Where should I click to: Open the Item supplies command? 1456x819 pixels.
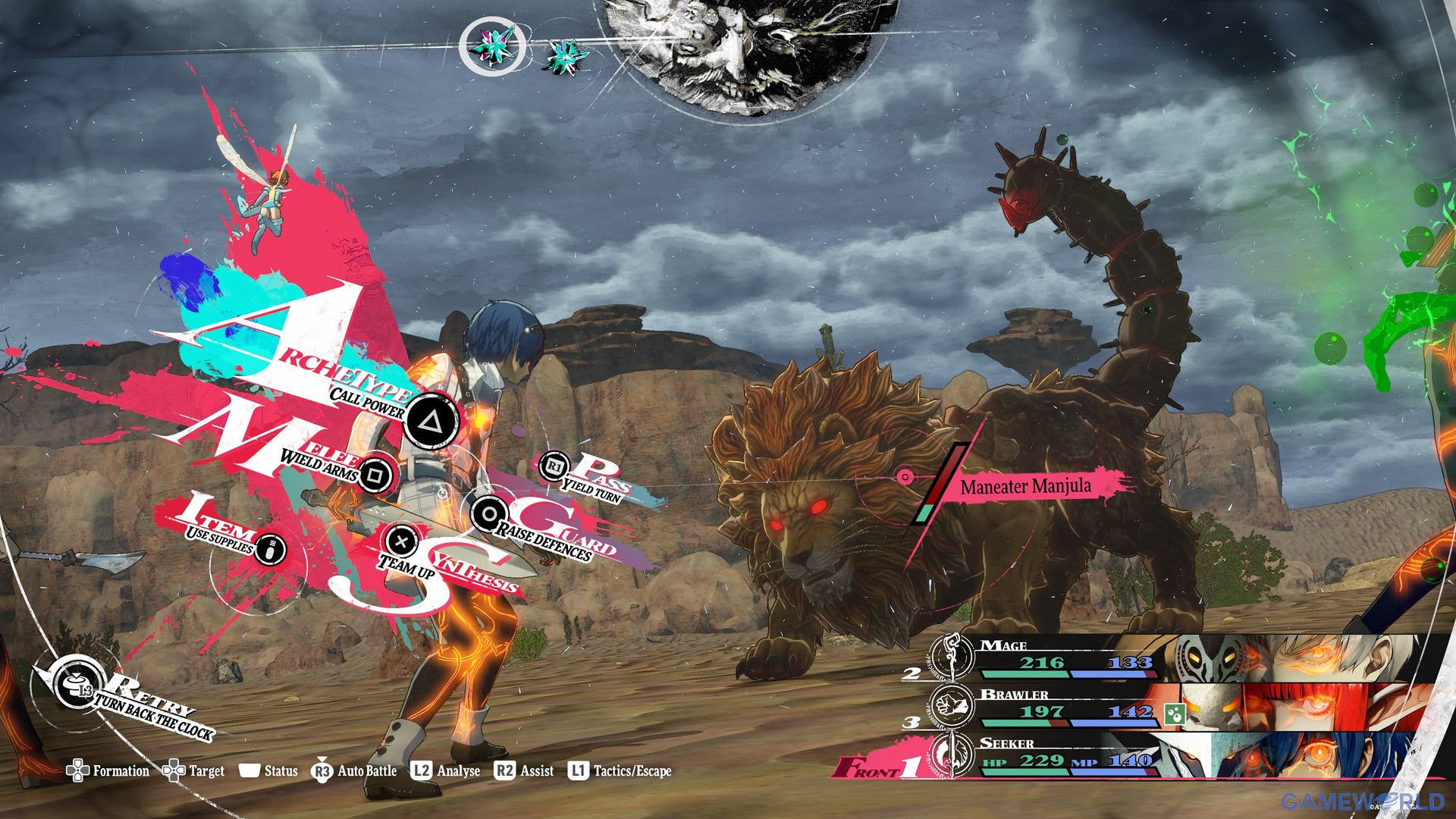[270, 548]
